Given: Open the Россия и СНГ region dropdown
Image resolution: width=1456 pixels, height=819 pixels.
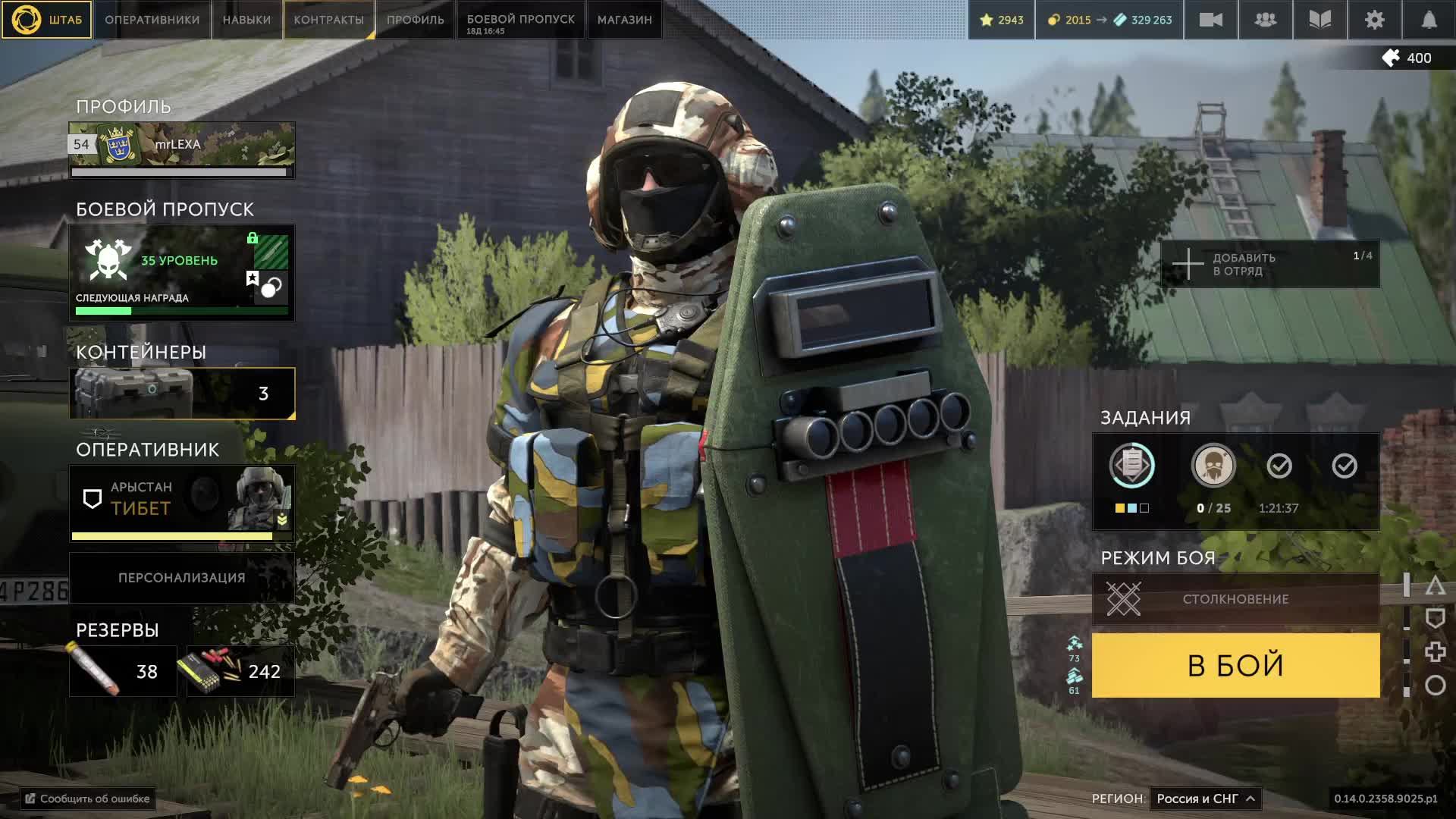Looking at the screenshot, I should pyautogui.click(x=1205, y=799).
